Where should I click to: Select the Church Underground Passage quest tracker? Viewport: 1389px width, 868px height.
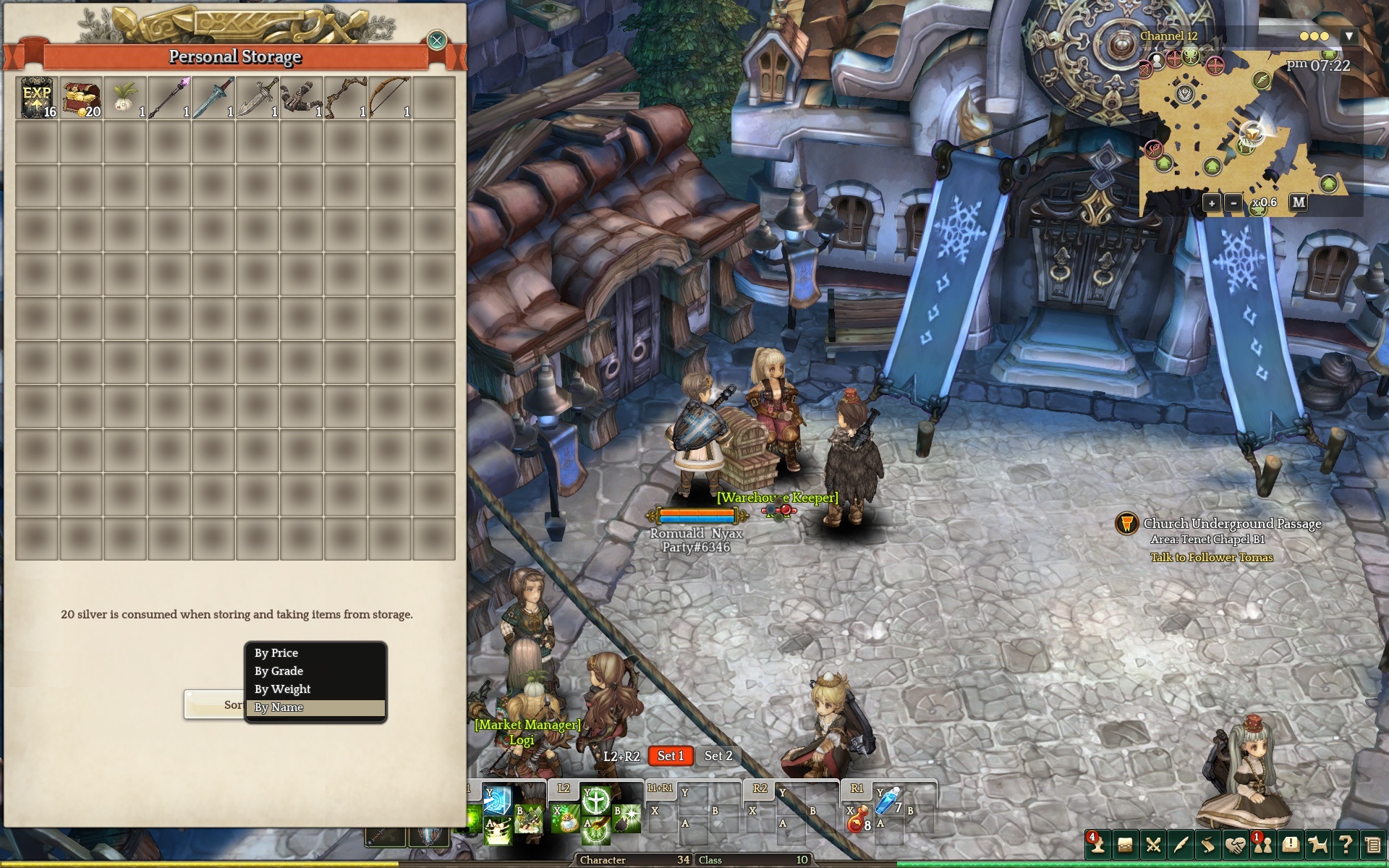1231,524
